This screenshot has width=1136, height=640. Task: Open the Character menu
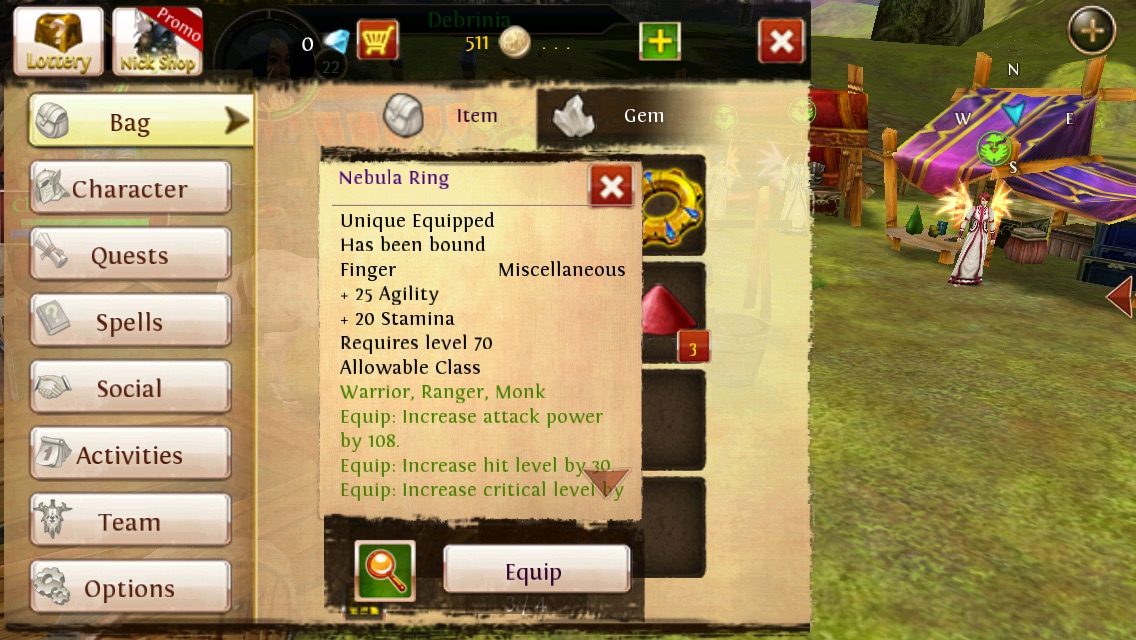130,188
